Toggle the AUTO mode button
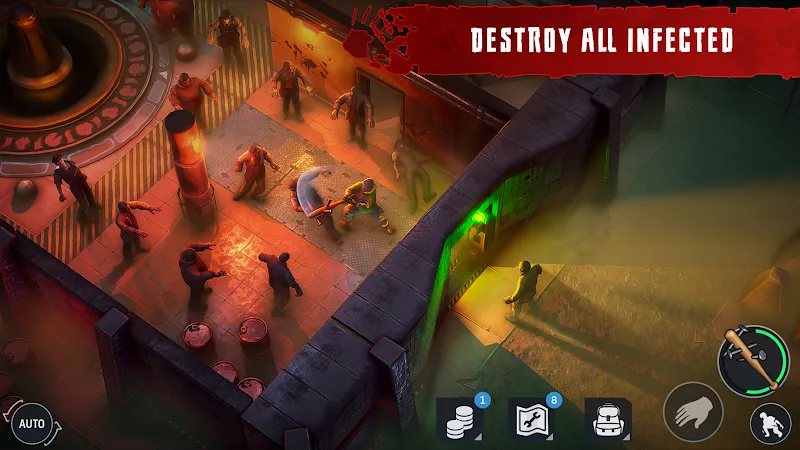Screen dimensions: 800x450 (32, 423)
